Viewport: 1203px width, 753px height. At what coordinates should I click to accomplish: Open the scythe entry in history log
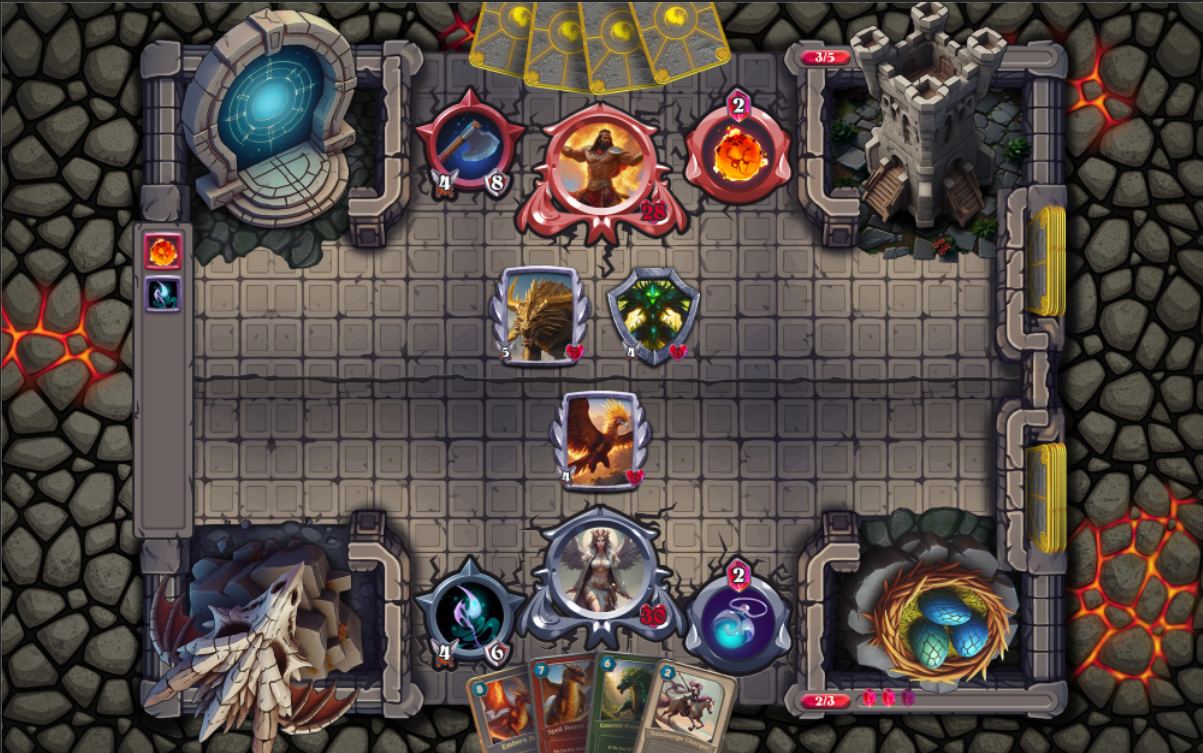[x=162, y=294]
